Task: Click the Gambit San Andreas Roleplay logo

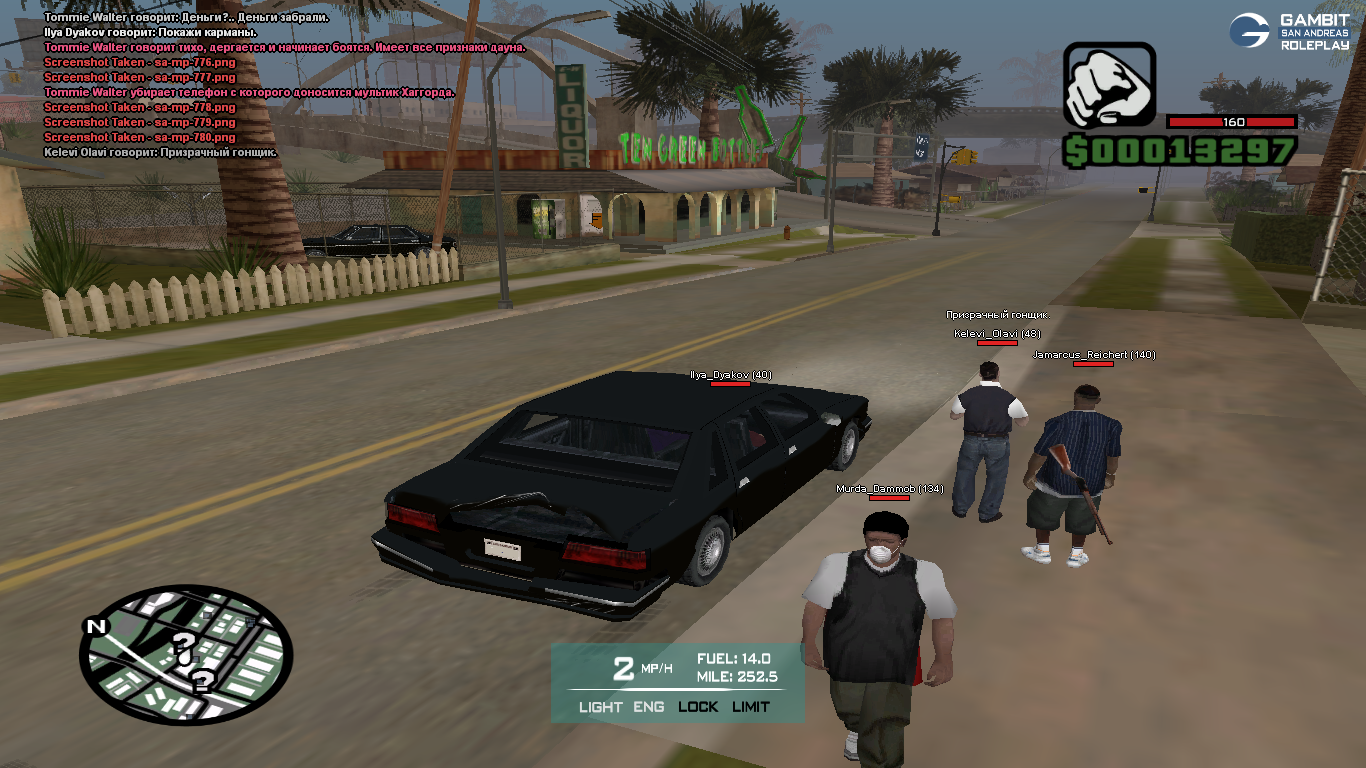Action: point(1288,32)
